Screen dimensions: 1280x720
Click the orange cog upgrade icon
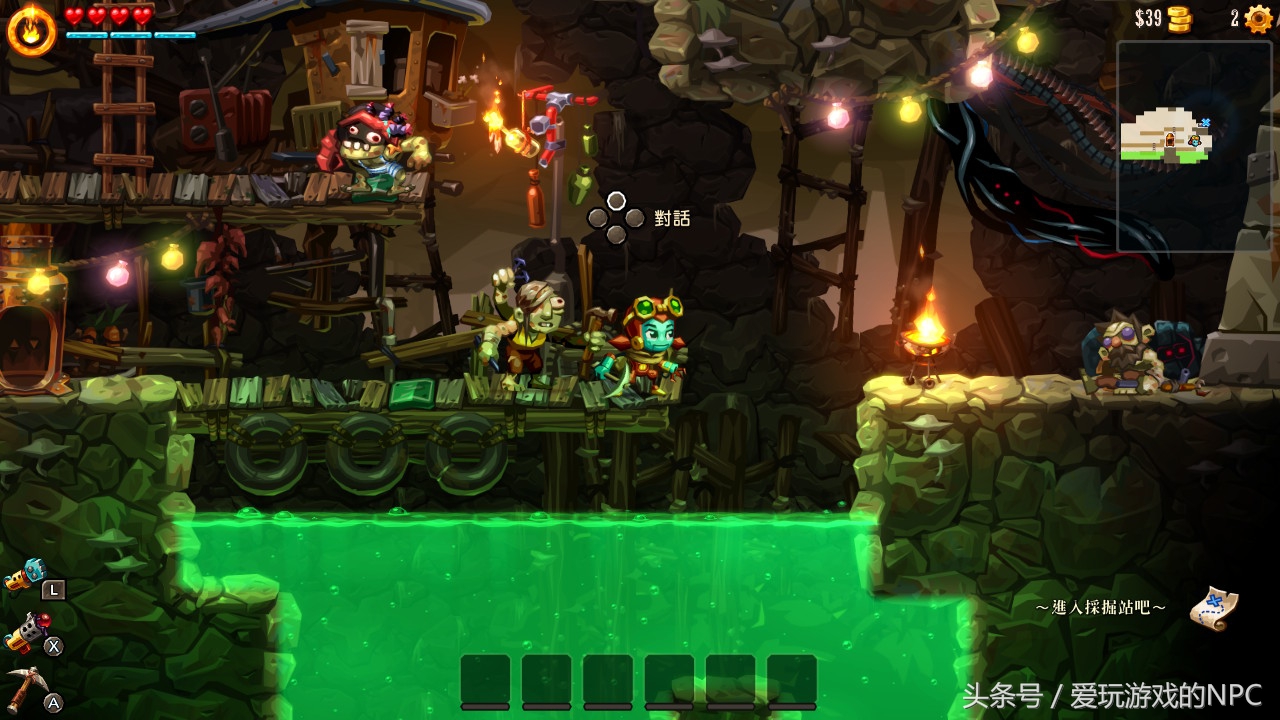coord(1258,19)
